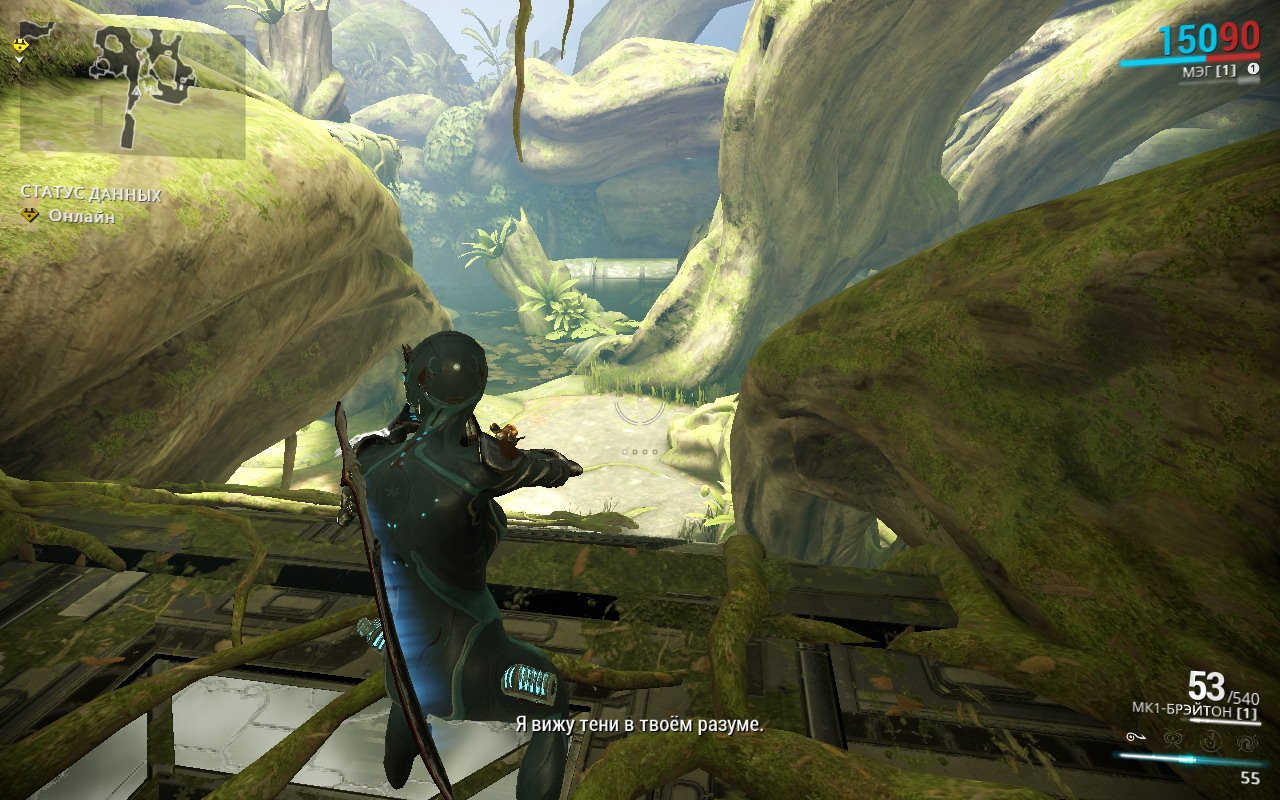Trigger the spiral vortex ability icon
The width and height of the screenshot is (1280, 800).
pyautogui.click(x=1247, y=740)
